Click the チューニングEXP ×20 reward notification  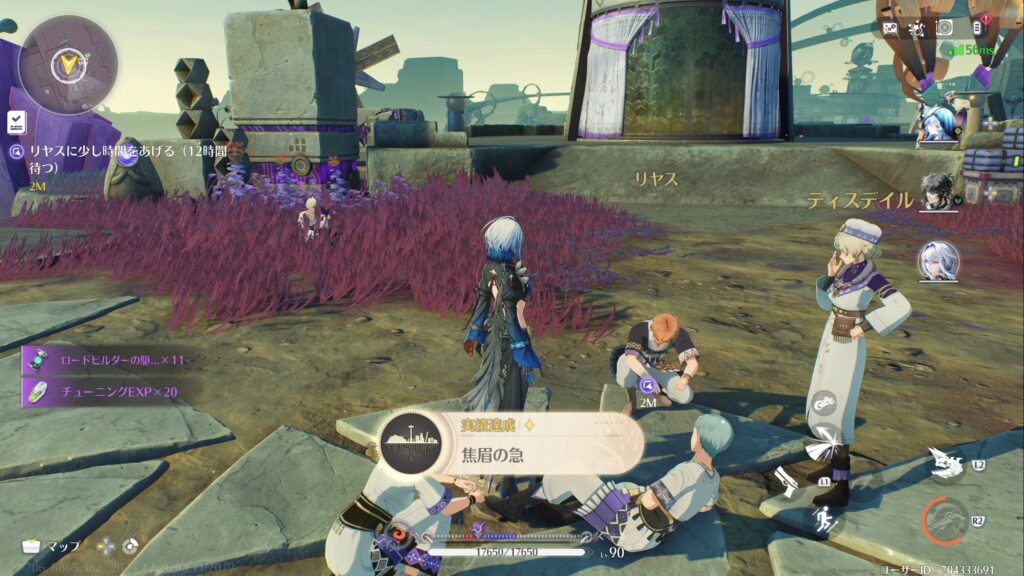[105, 391]
